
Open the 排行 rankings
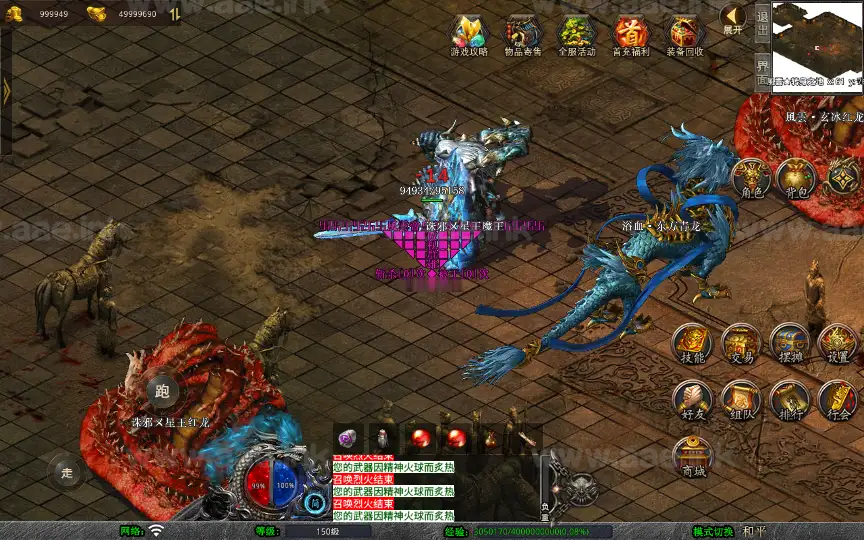[x=790, y=399]
